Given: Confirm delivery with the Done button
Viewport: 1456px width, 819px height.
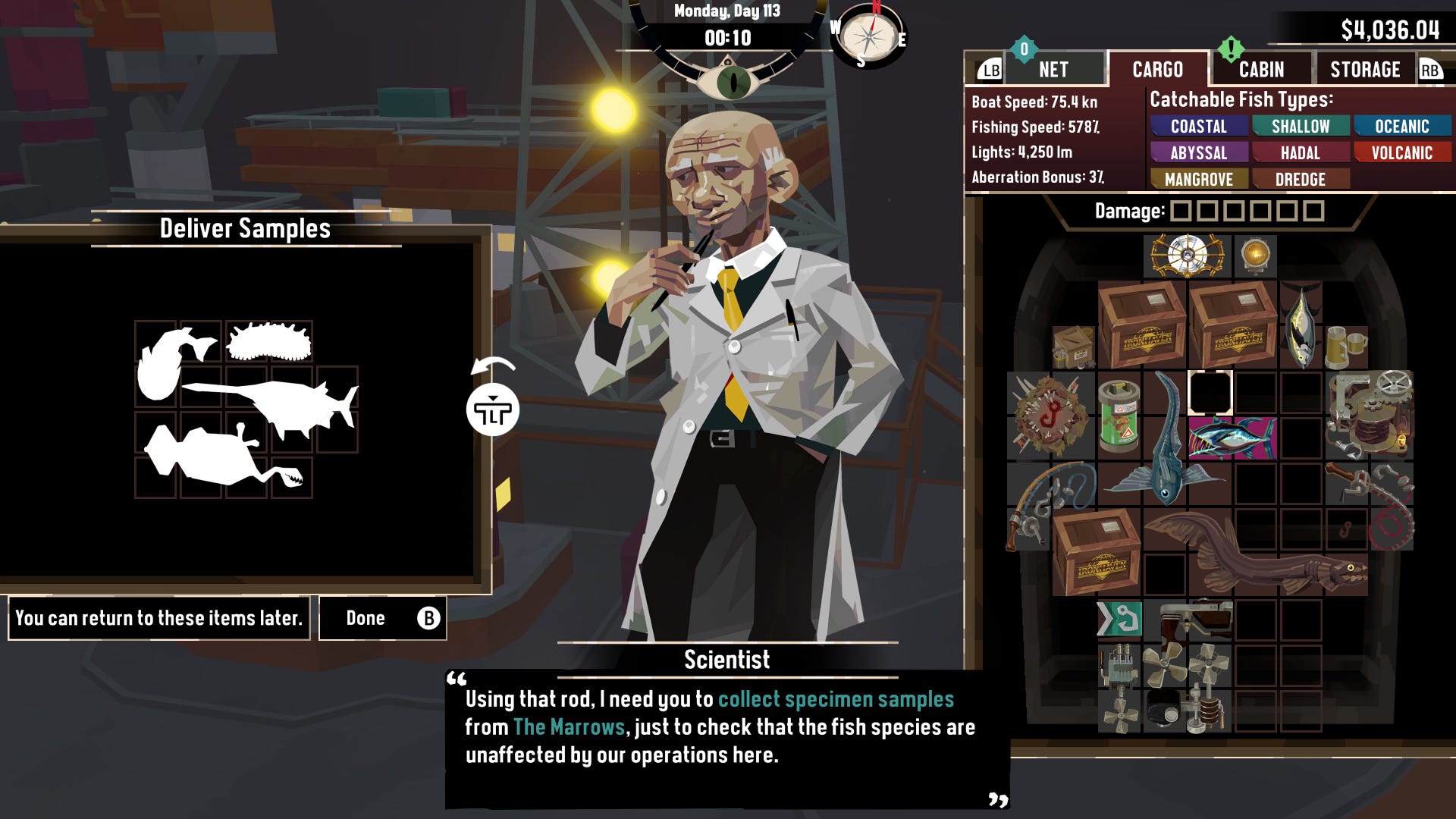Looking at the screenshot, I should pos(382,618).
